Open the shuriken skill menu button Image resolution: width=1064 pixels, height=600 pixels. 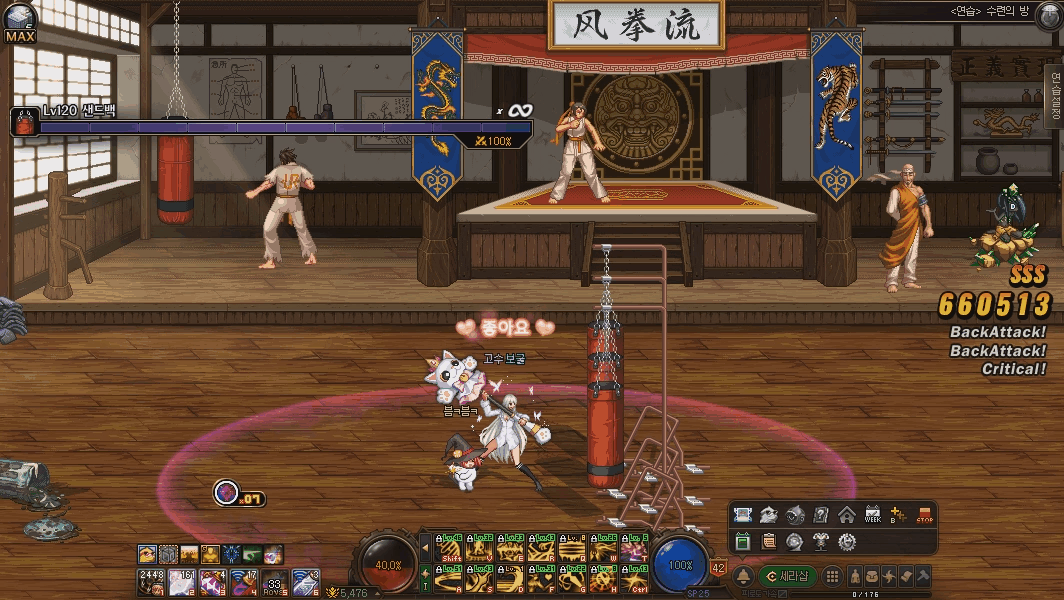pyautogui.click(x=889, y=576)
